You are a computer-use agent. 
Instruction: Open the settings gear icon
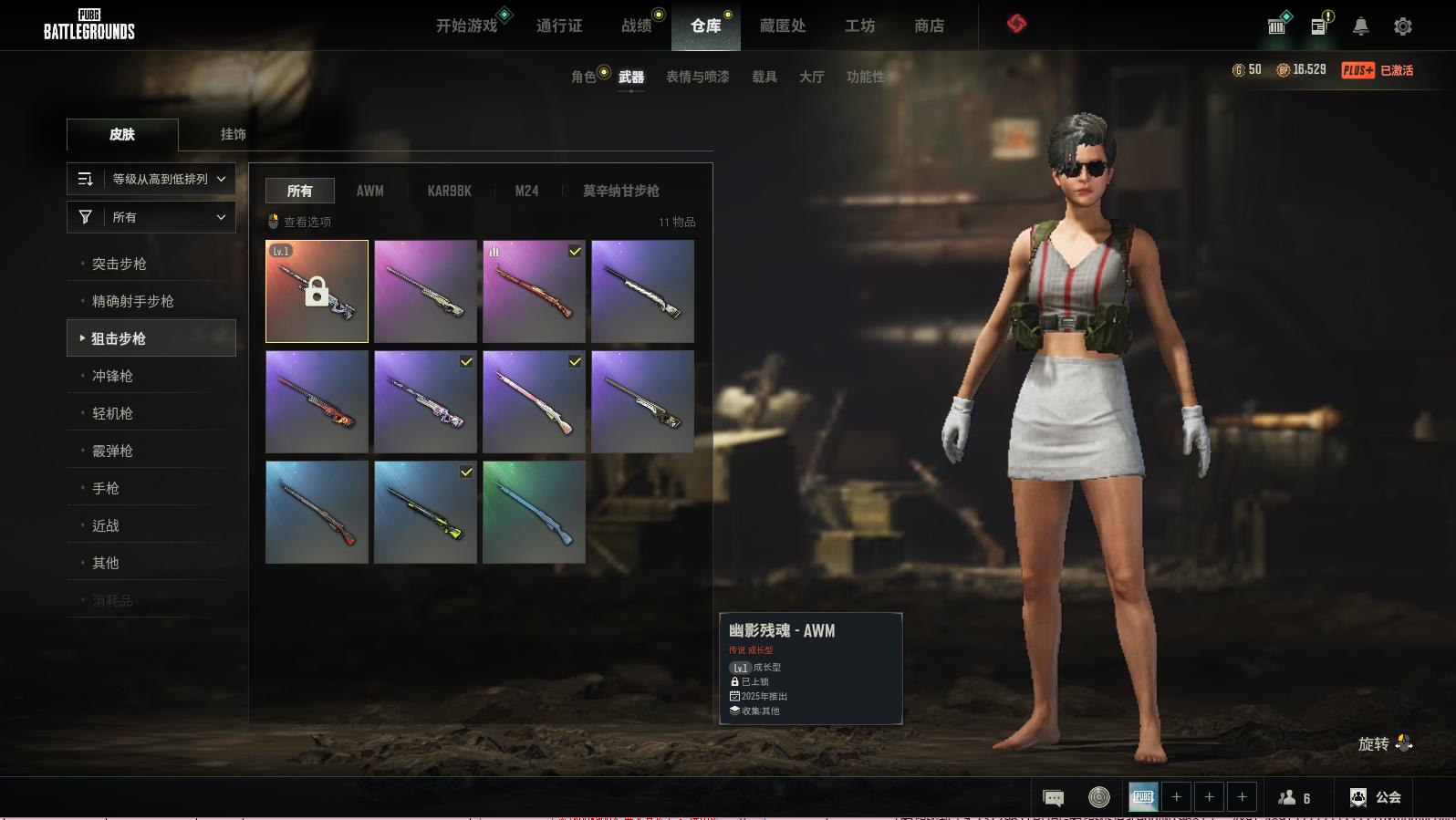(1402, 26)
